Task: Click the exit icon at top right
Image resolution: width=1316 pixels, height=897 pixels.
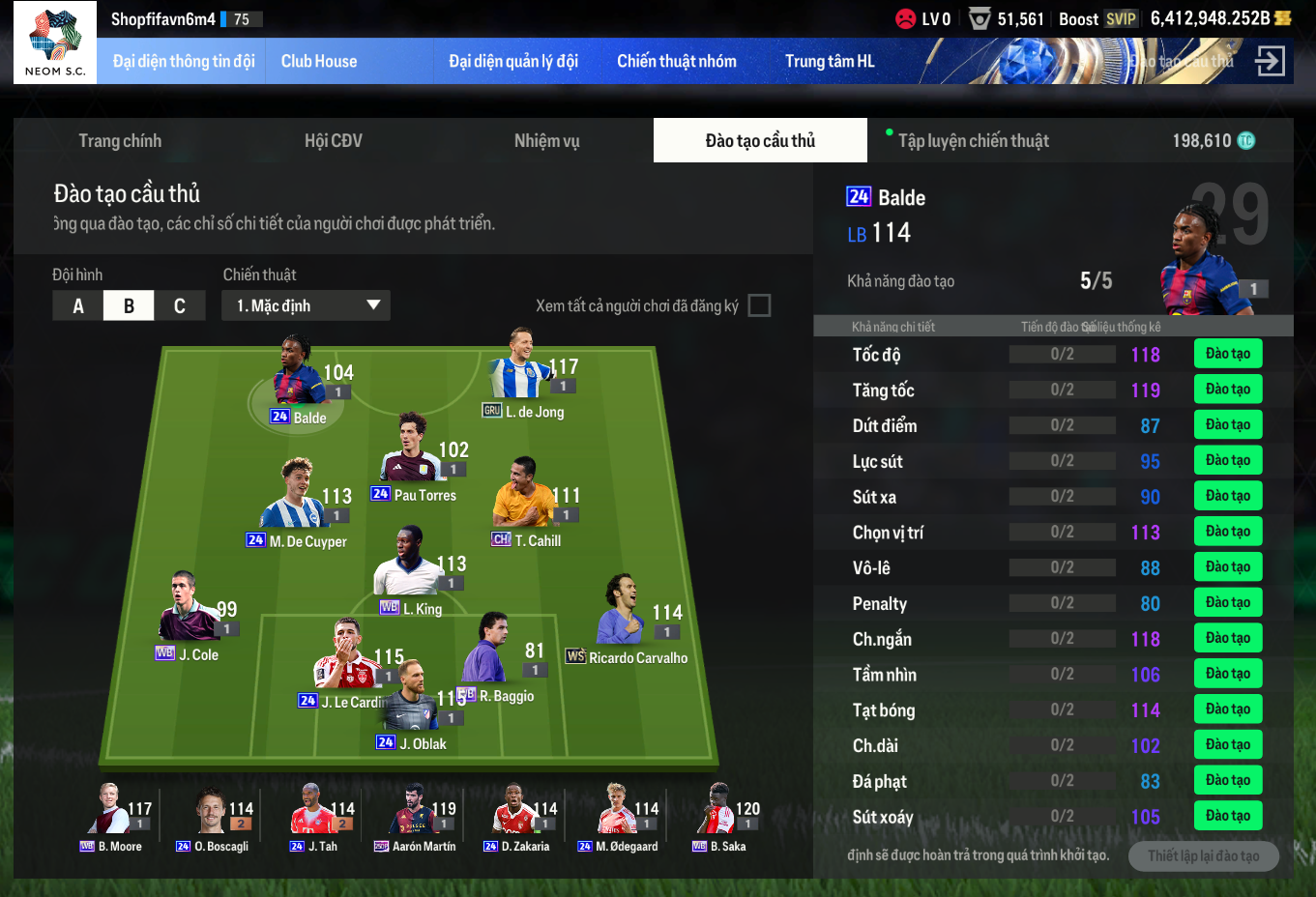Action: click(x=1270, y=61)
